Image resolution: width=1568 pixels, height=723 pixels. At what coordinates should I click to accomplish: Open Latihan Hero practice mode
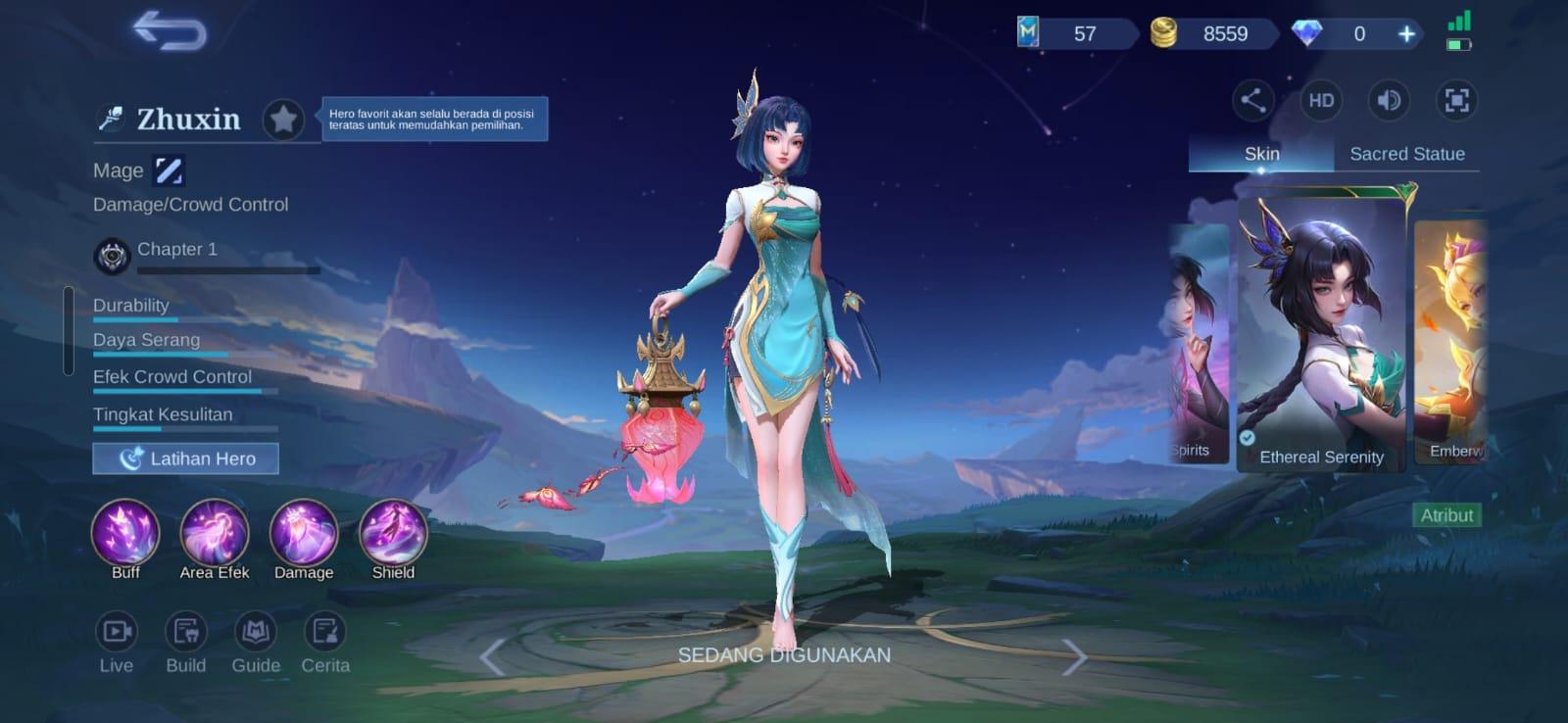tap(185, 458)
